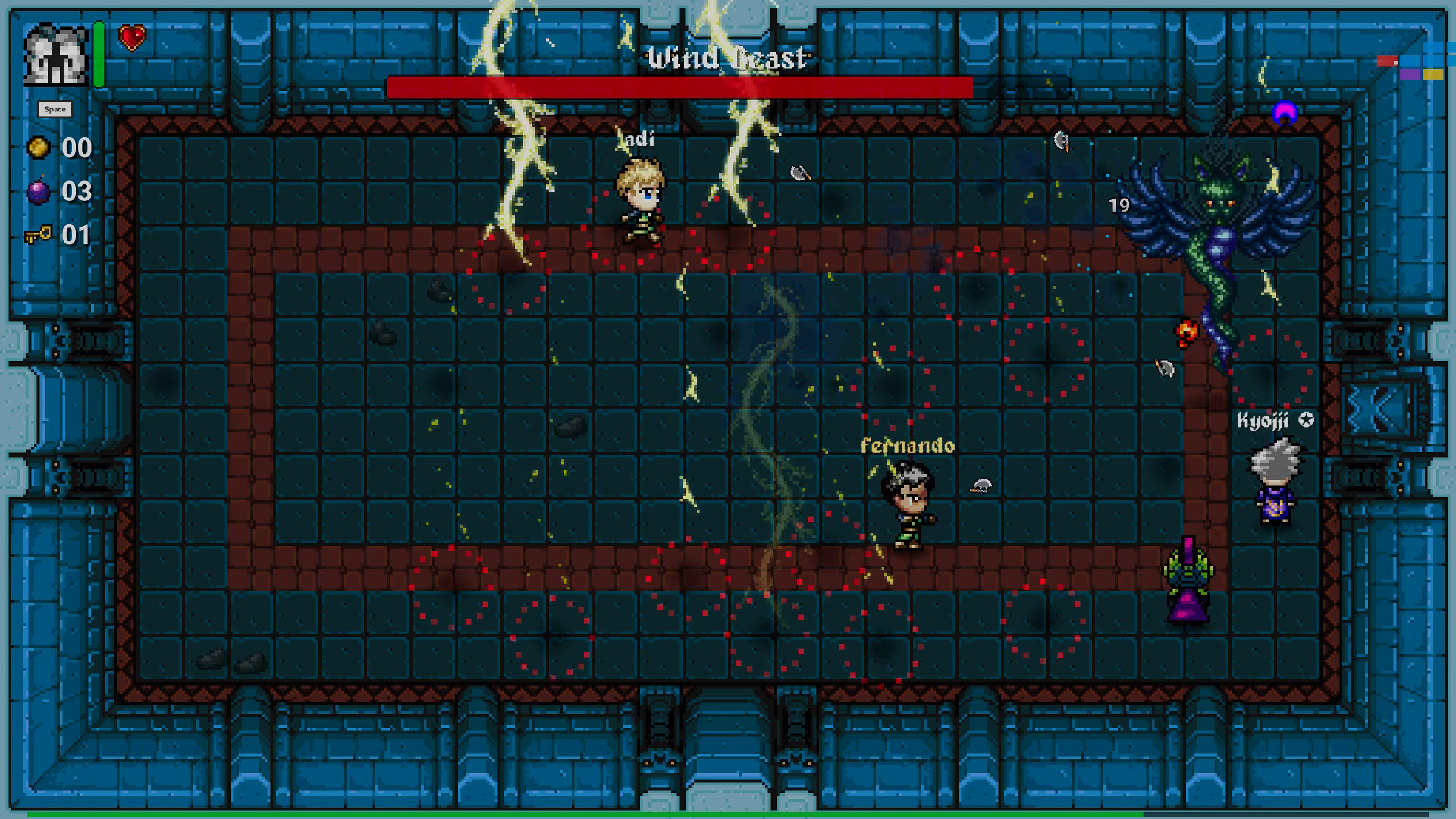The width and height of the screenshot is (1456, 819).
Task: Click the Wind Beast title text
Action: coord(726,58)
